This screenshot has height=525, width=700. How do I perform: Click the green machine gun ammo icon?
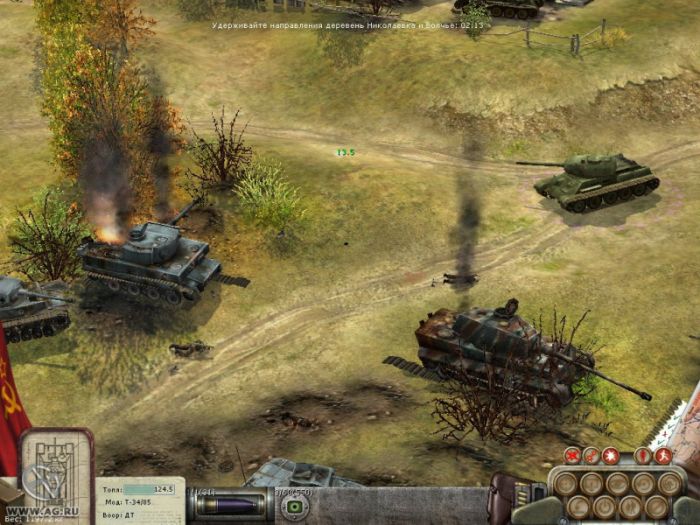tap(295, 505)
